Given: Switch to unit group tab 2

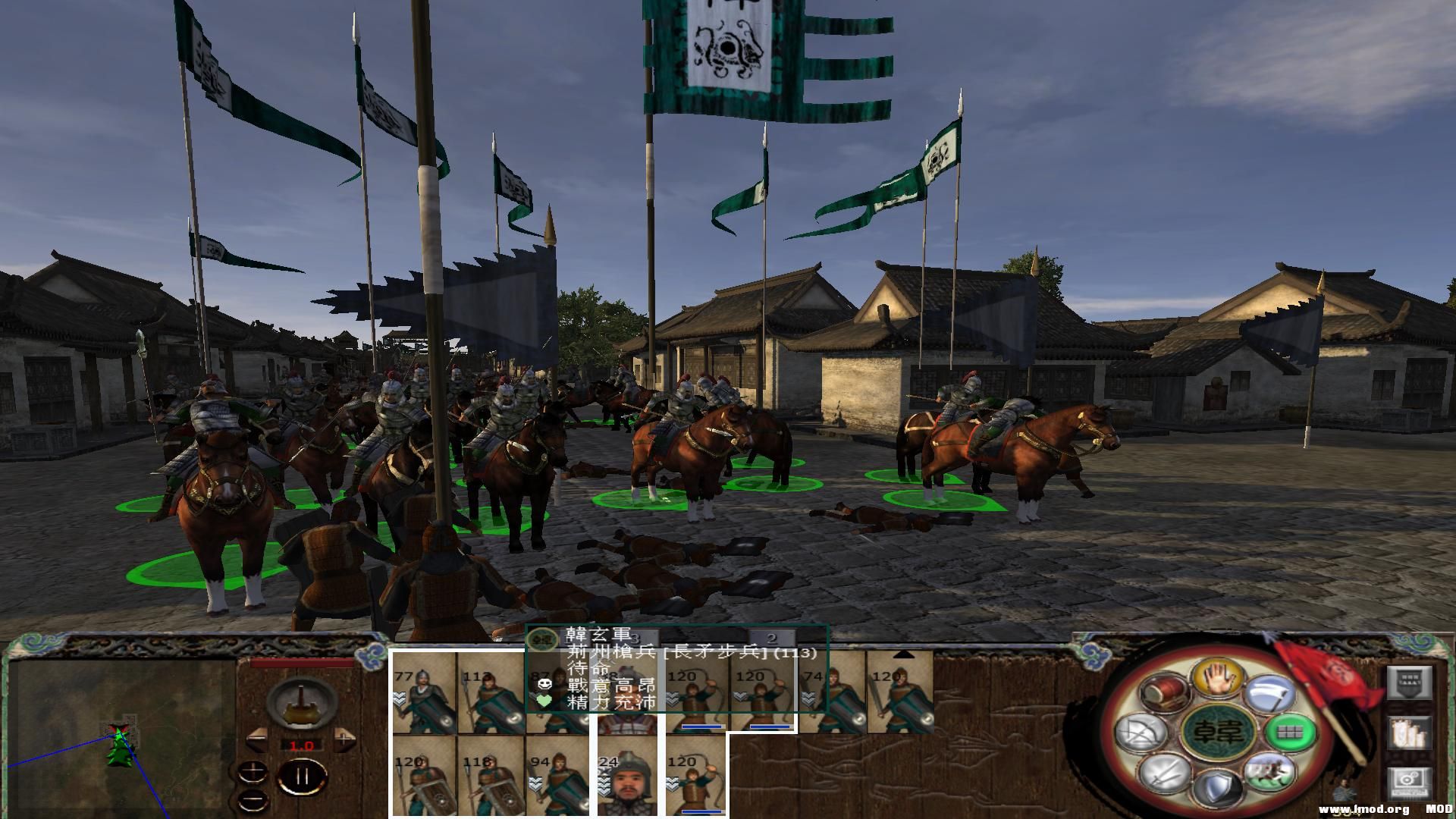Looking at the screenshot, I should 772,638.
